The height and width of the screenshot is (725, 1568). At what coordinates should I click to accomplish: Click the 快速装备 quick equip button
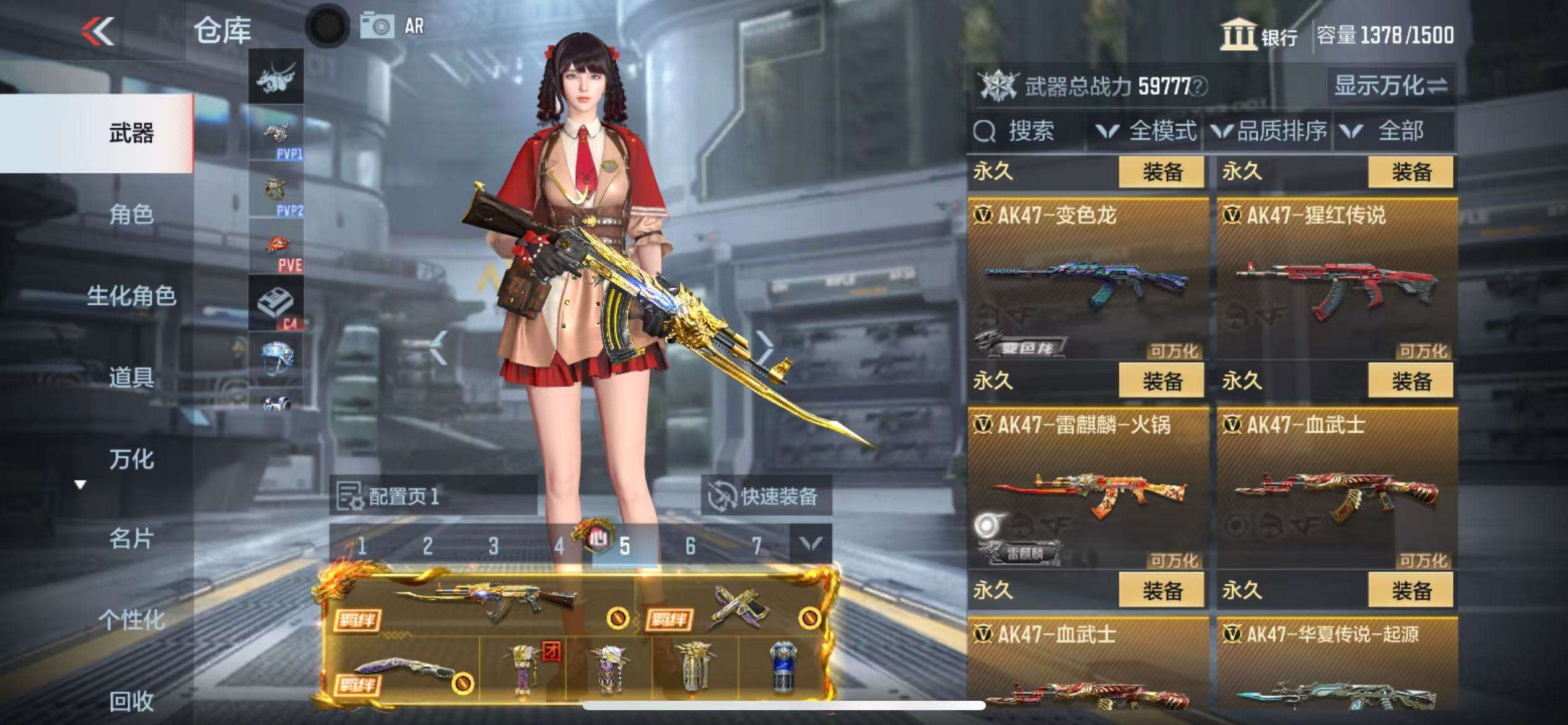click(765, 496)
